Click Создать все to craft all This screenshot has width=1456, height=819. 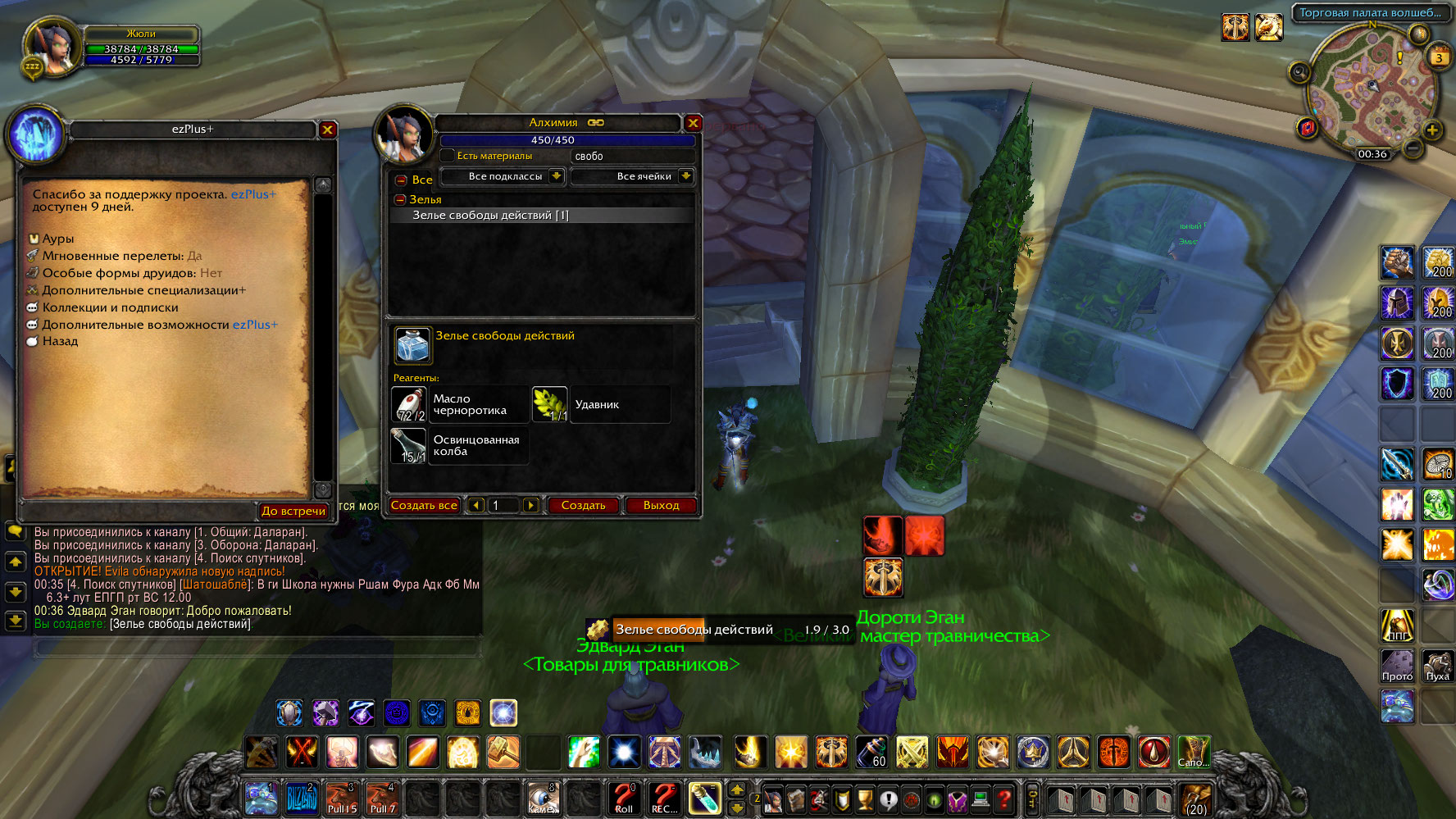coord(424,505)
